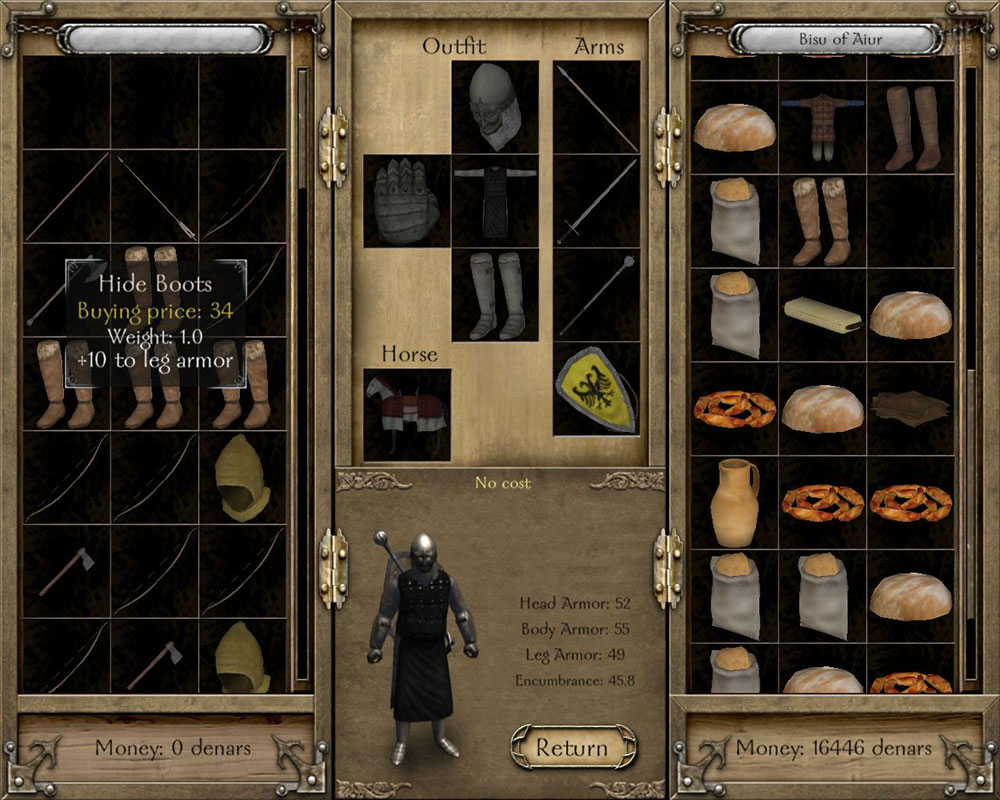Select the equipped helmet in Outfit
Screen dimensions: 1000x800
[495, 106]
